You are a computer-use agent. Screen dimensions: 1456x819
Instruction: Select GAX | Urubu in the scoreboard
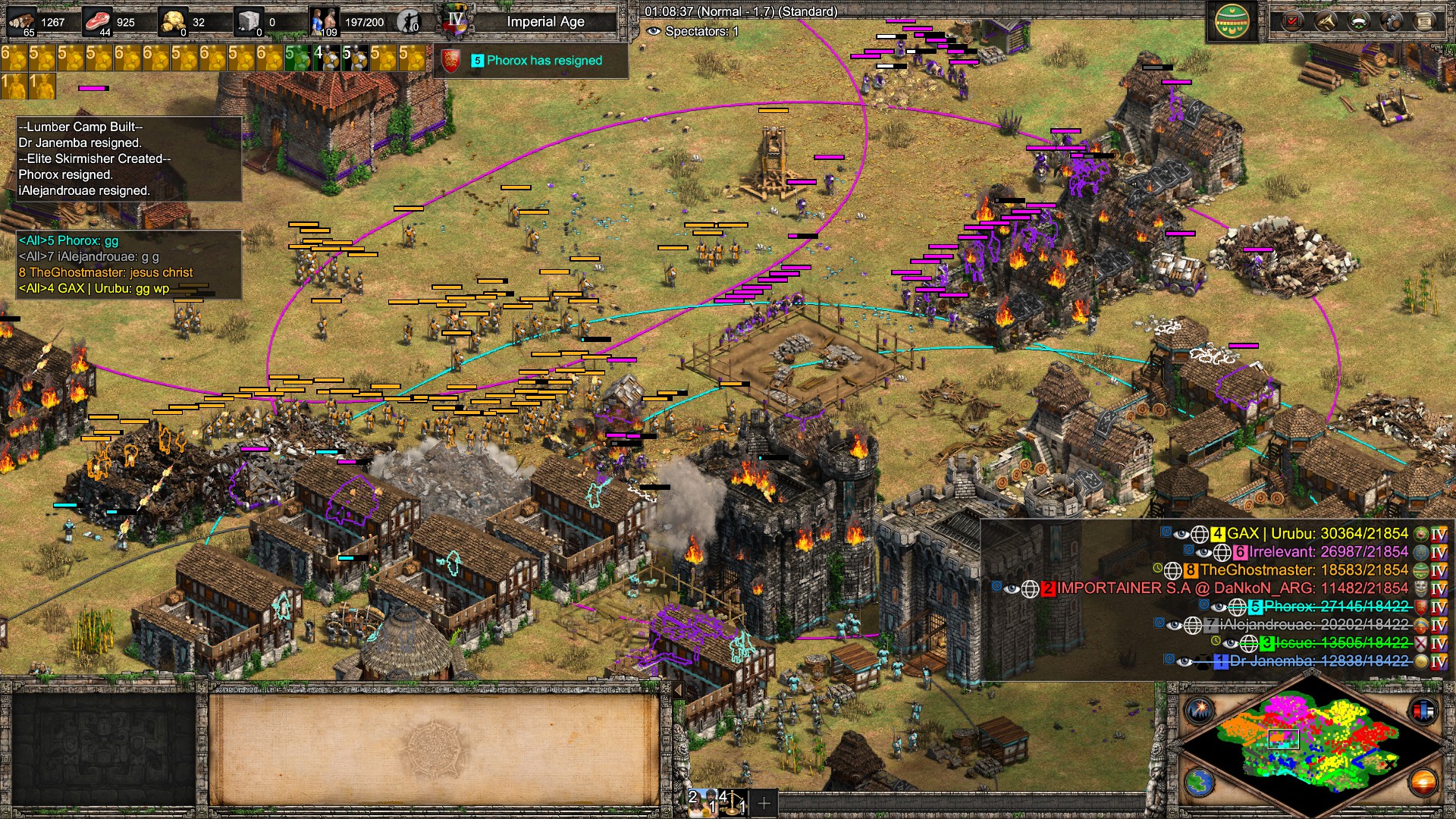coord(1317,534)
